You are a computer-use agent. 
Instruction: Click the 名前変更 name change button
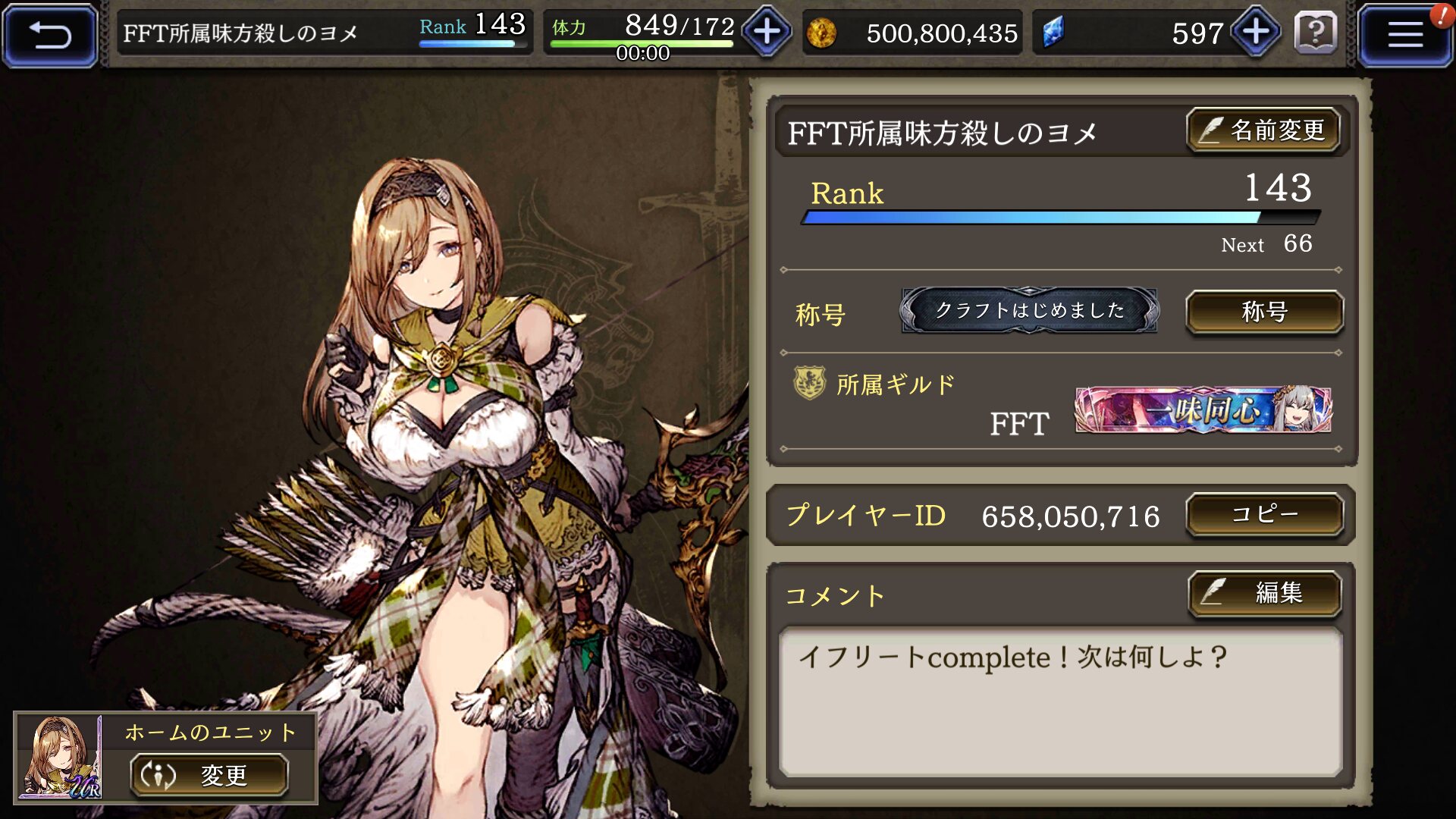[x=1263, y=130]
